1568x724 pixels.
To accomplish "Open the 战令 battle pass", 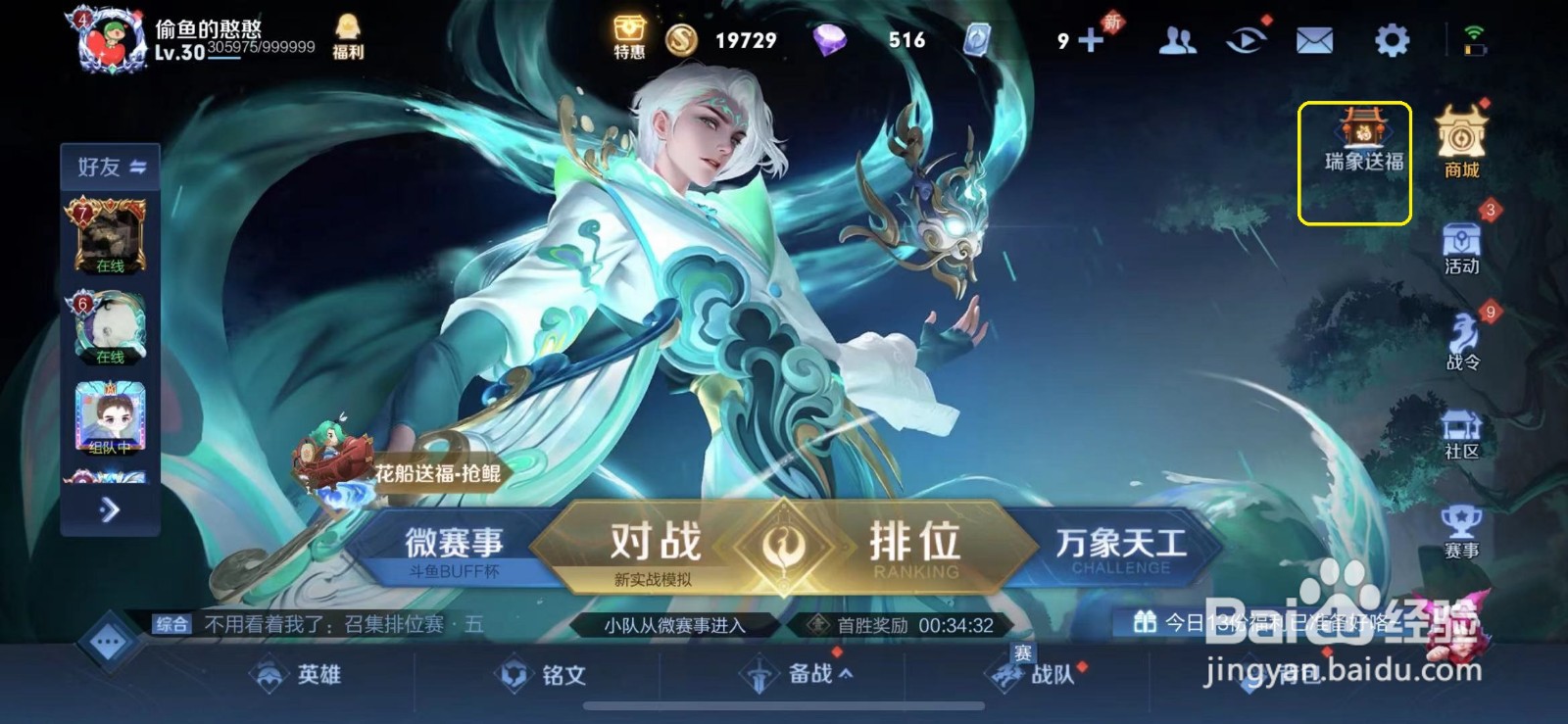I will pyautogui.click(x=1460, y=343).
